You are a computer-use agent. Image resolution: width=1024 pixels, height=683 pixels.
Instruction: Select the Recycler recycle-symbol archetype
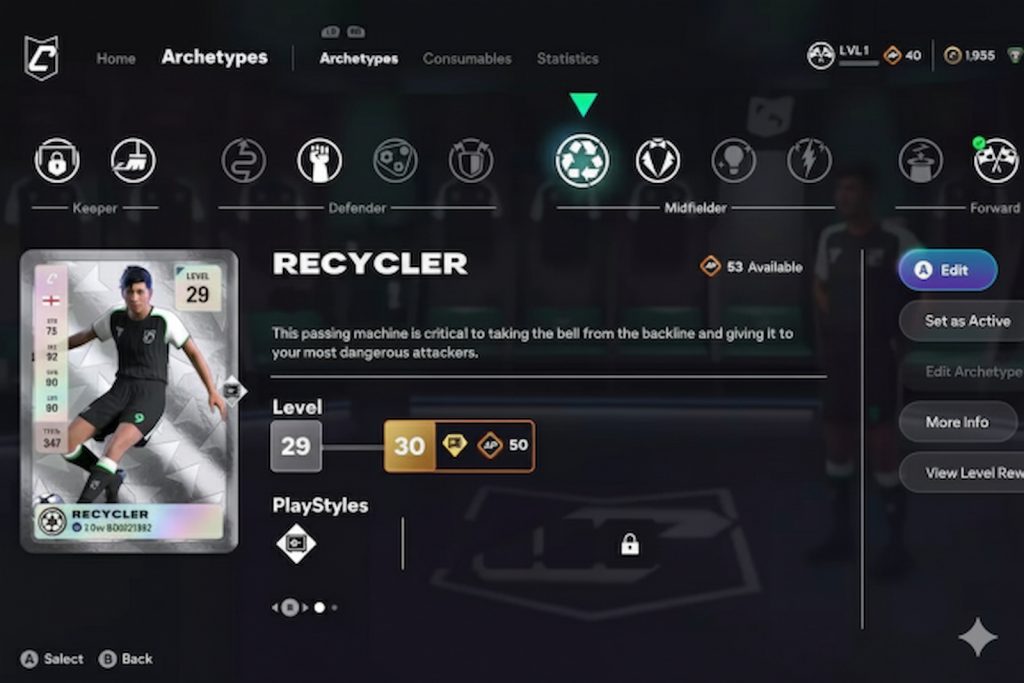pos(582,160)
